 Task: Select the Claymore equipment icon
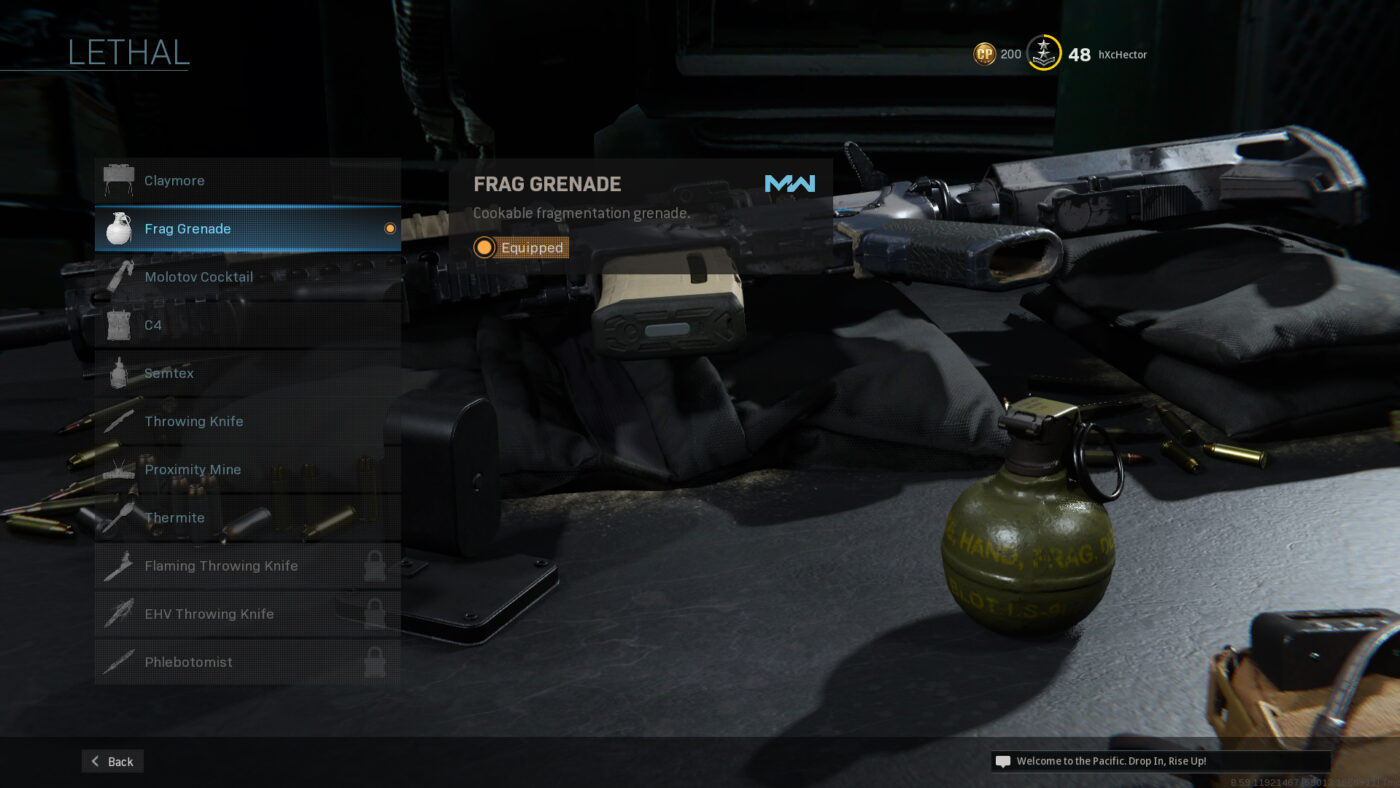[119, 179]
